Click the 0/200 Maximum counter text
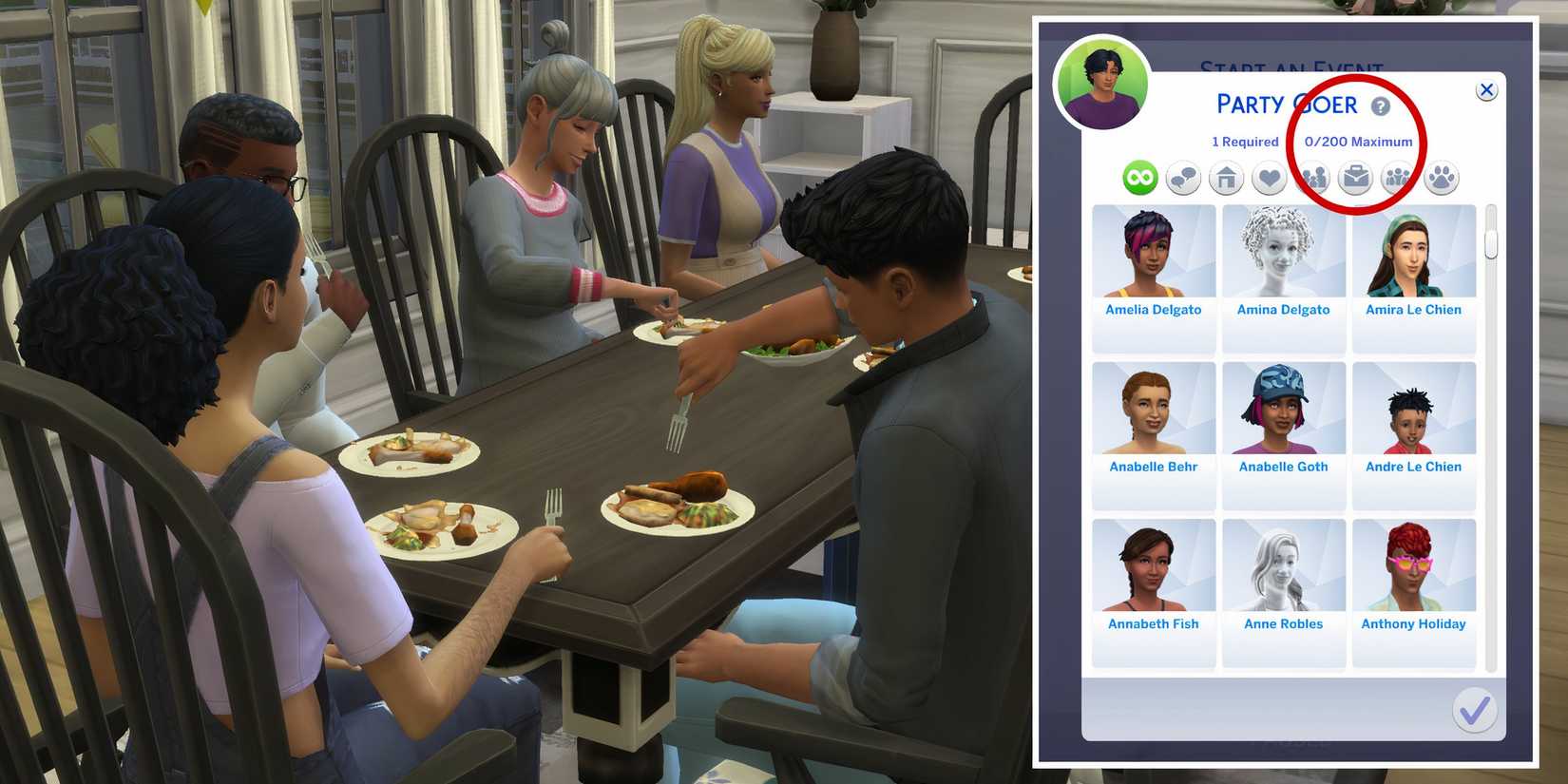Viewport: 1568px width, 784px height. (x=1358, y=141)
